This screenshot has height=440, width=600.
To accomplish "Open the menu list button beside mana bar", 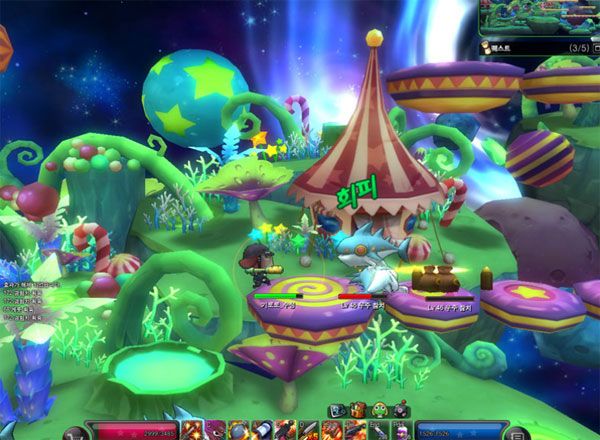I will [x=515, y=433].
